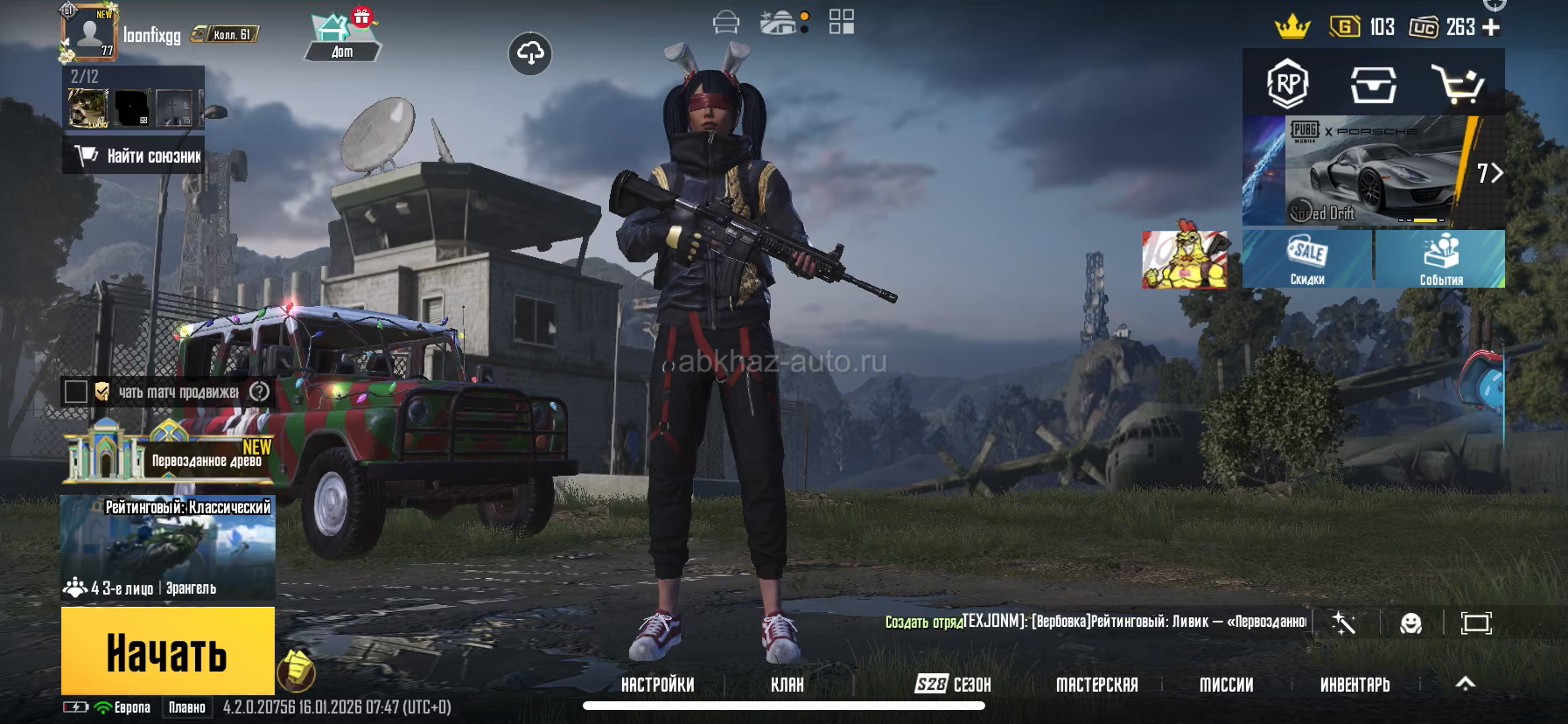Screen dimensions: 1568x724
Task: Start the match with Начать button
Action: coord(167,651)
